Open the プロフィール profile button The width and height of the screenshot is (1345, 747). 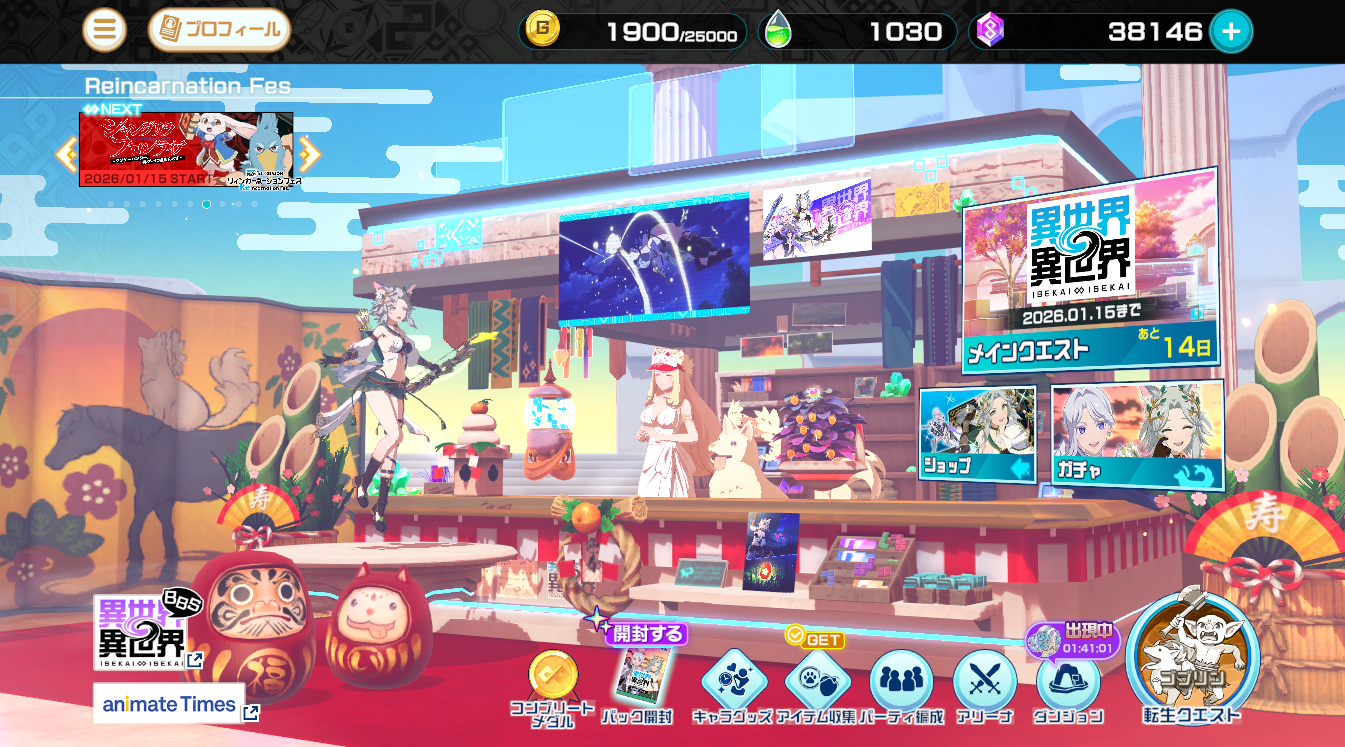click(x=219, y=30)
